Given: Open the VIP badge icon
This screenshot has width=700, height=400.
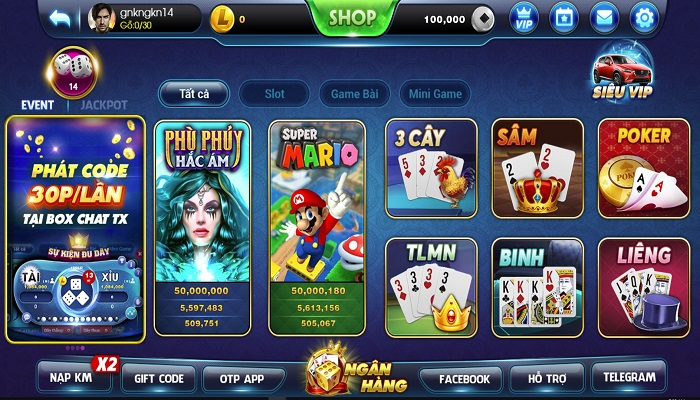Looking at the screenshot, I should click(524, 18).
